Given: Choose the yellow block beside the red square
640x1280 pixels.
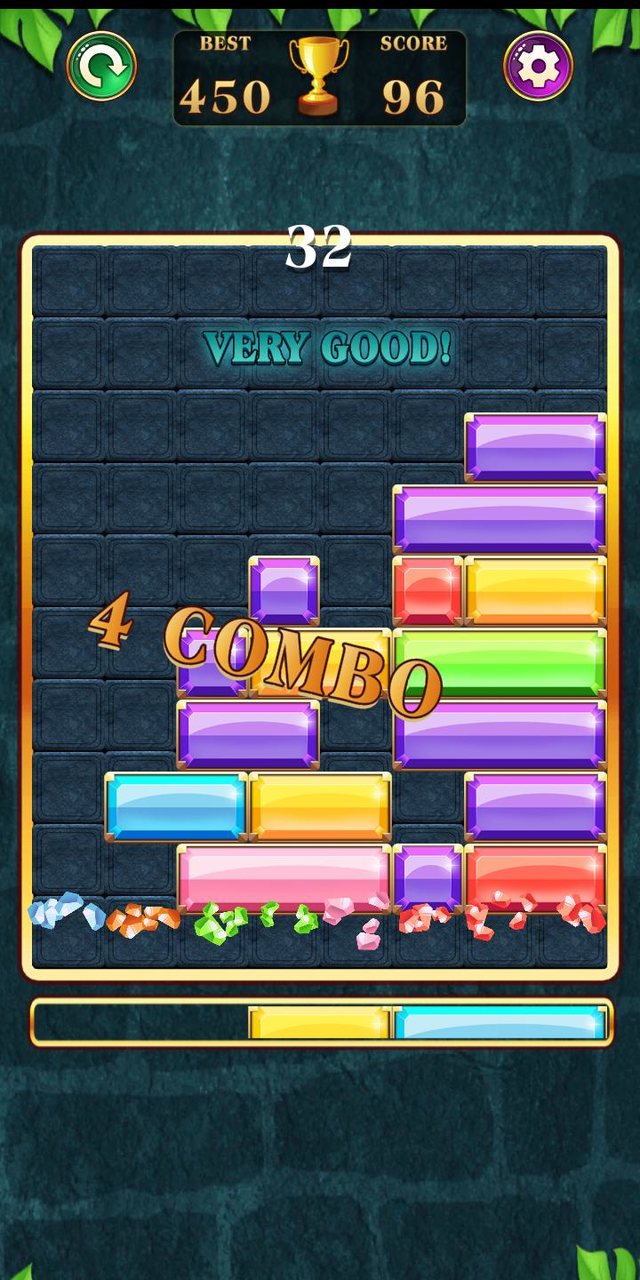Looking at the screenshot, I should 536,590.
